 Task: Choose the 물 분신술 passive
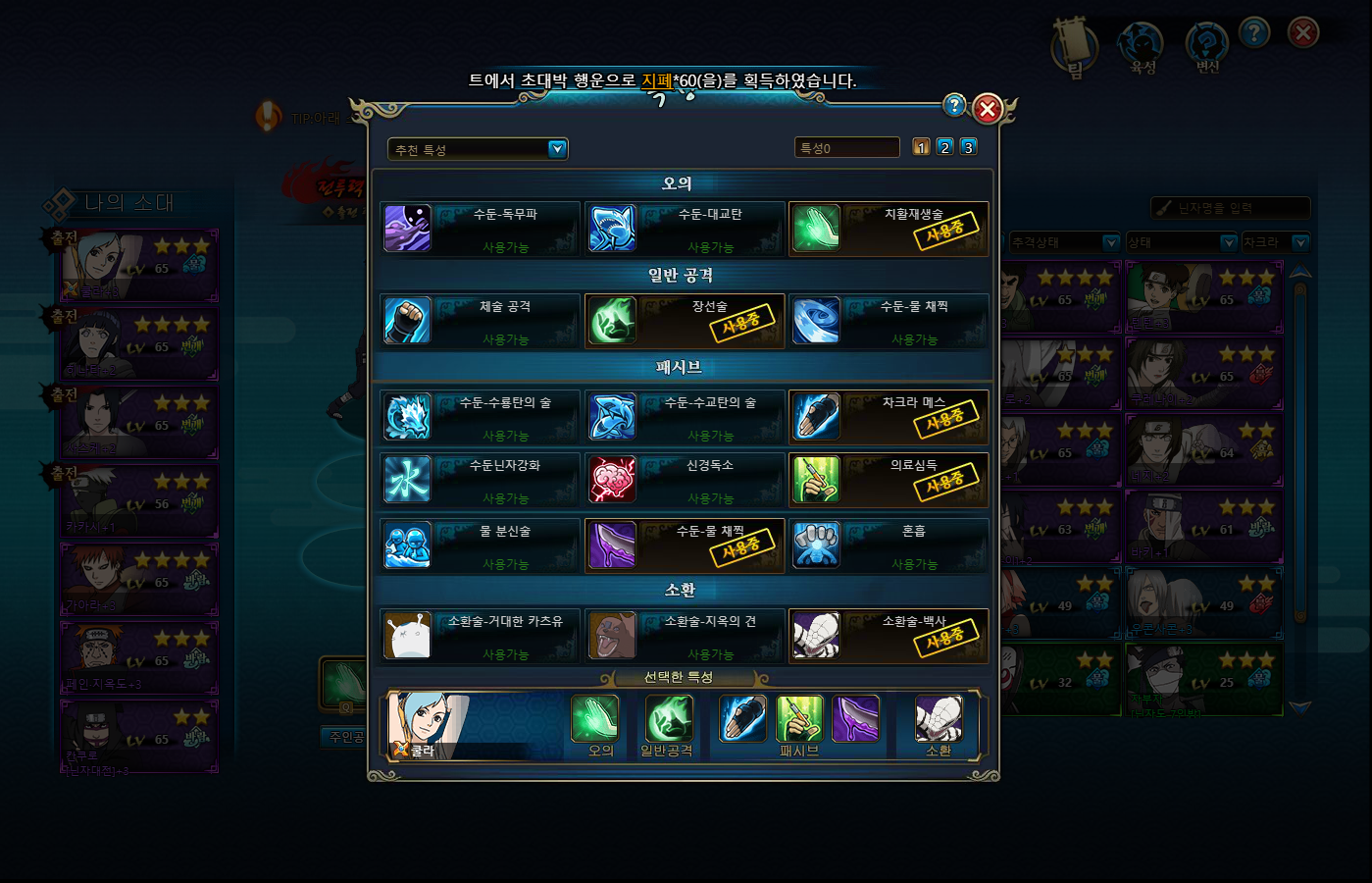click(481, 545)
